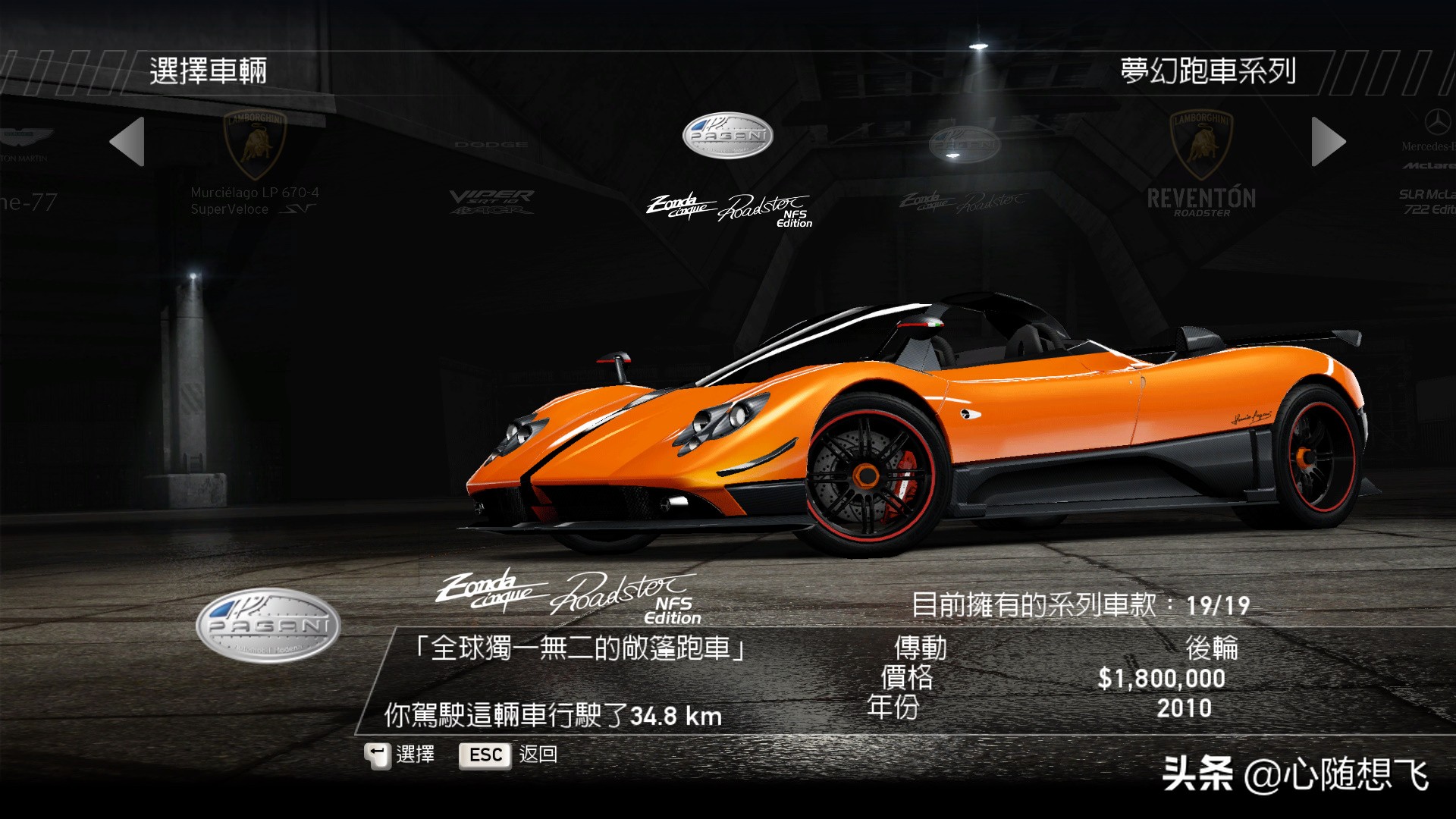Select the highlighted Zonda Cinque Roadster NFS Edition
Image resolution: width=1456 pixels, height=819 pixels.
click(x=728, y=171)
